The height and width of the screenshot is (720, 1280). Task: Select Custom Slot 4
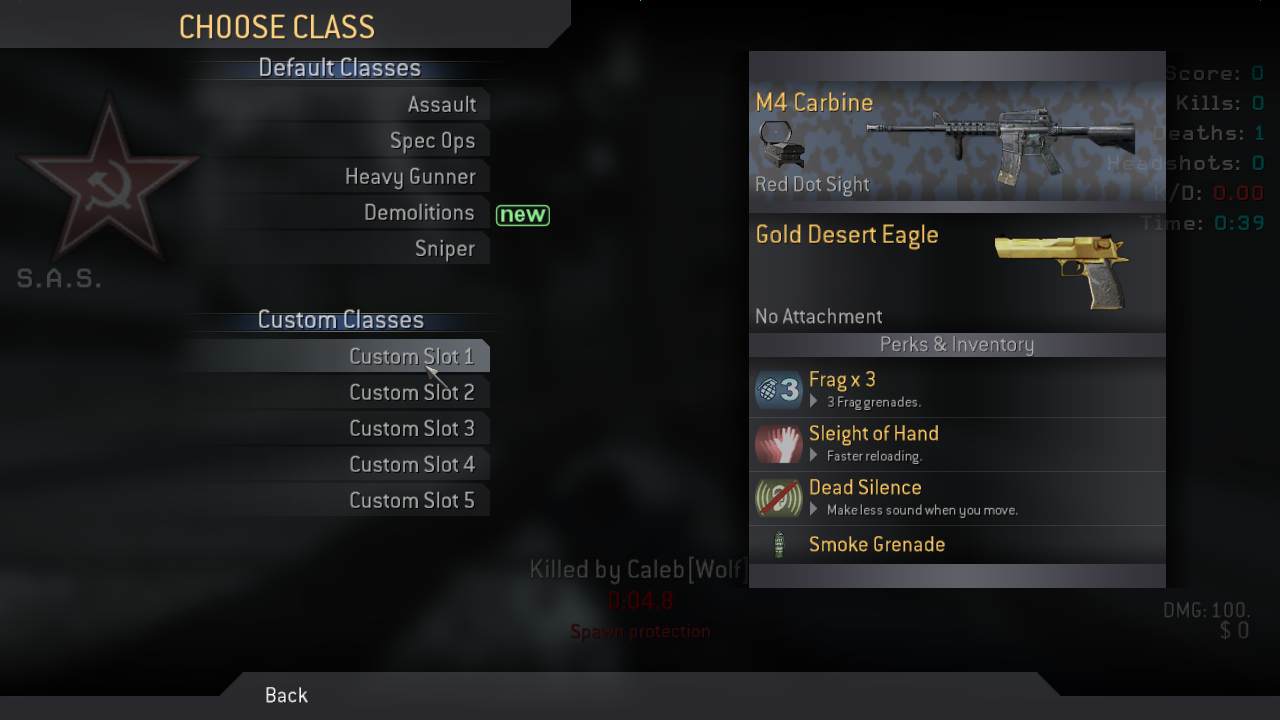(x=411, y=465)
